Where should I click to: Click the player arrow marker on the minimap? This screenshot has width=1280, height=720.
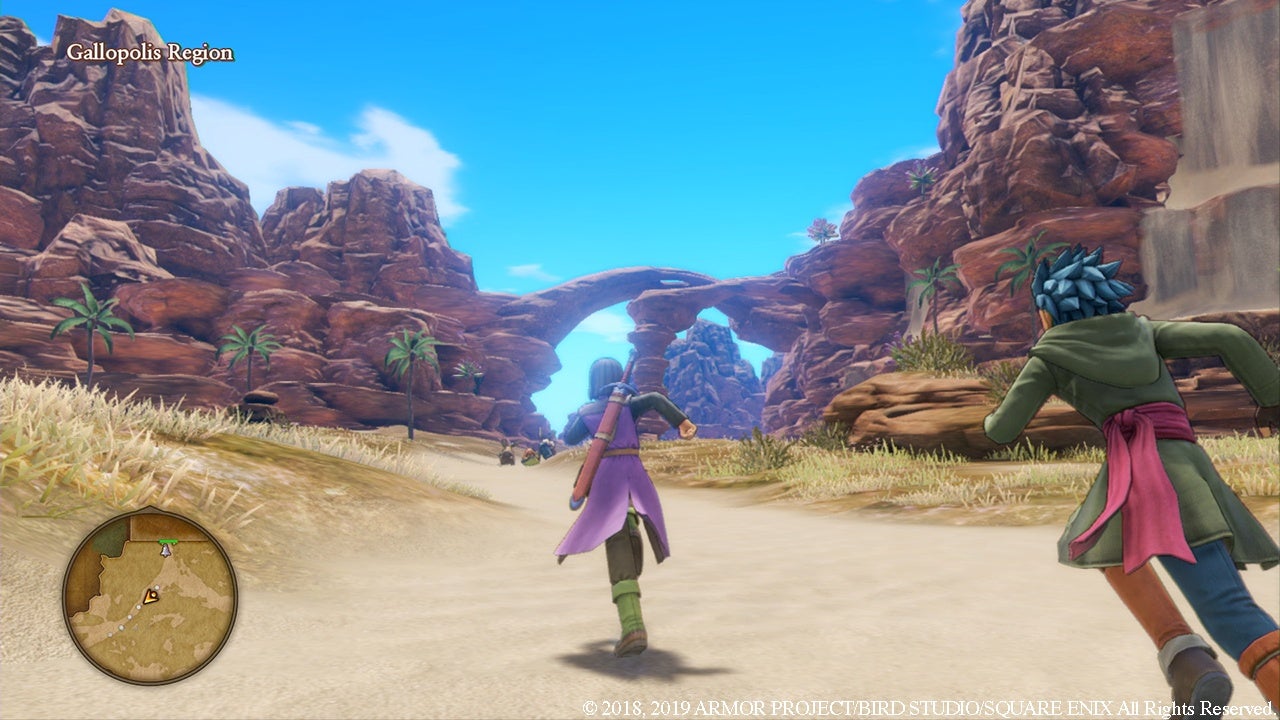point(153,596)
